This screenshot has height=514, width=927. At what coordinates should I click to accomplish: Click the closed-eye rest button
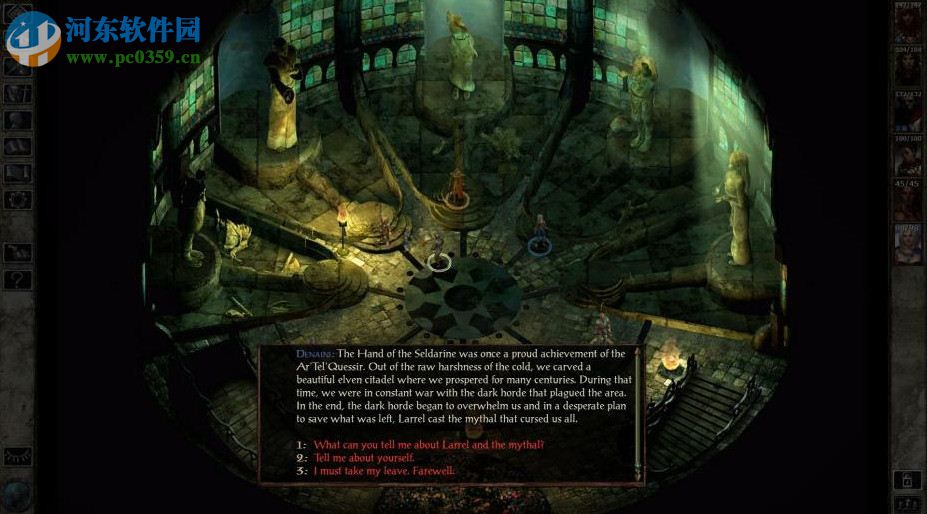(17, 456)
